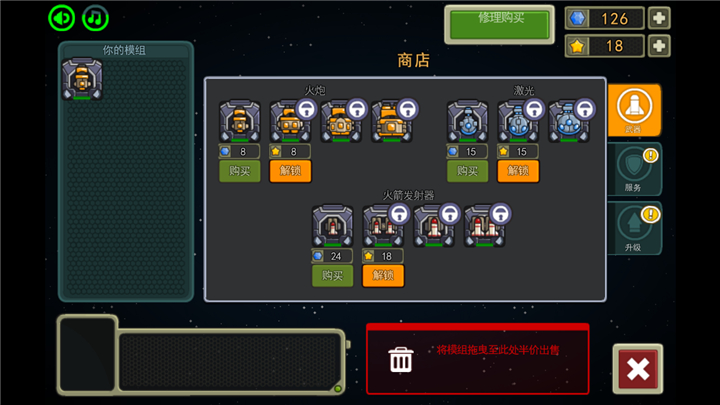
Task: Buy the 火炮 cannon for 8 gems
Action: click(x=240, y=171)
